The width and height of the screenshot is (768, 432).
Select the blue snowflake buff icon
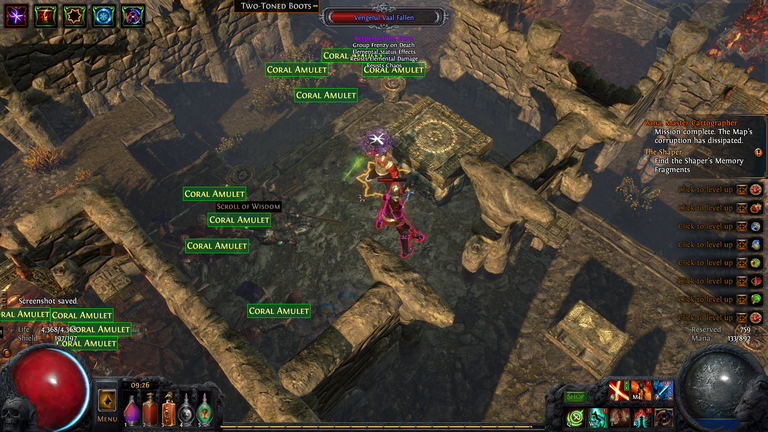pyautogui.click(x=104, y=15)
